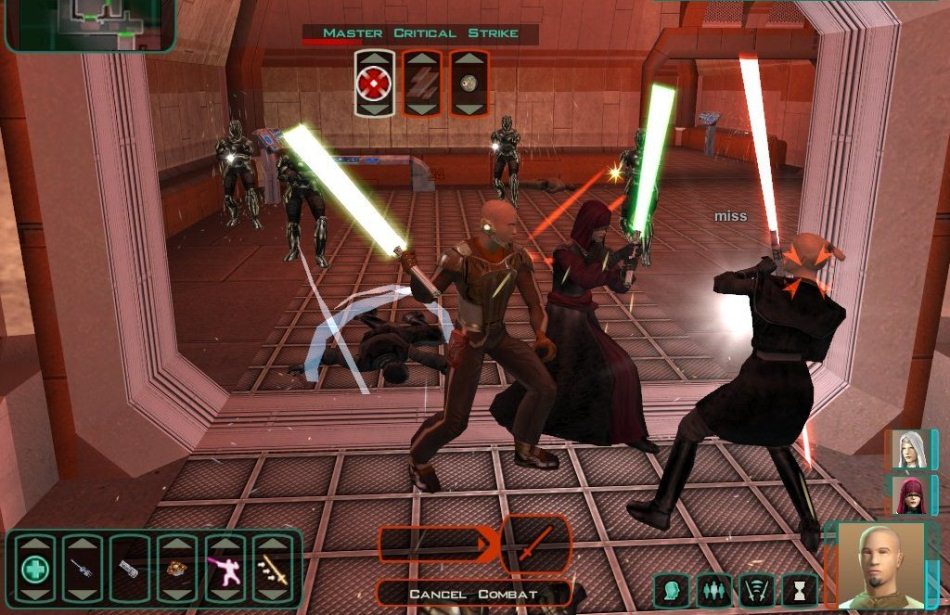Image resolution: width=950 pixels, height=615 pixels.
Task: Use the grey device item slot
Action: point(130,570)
